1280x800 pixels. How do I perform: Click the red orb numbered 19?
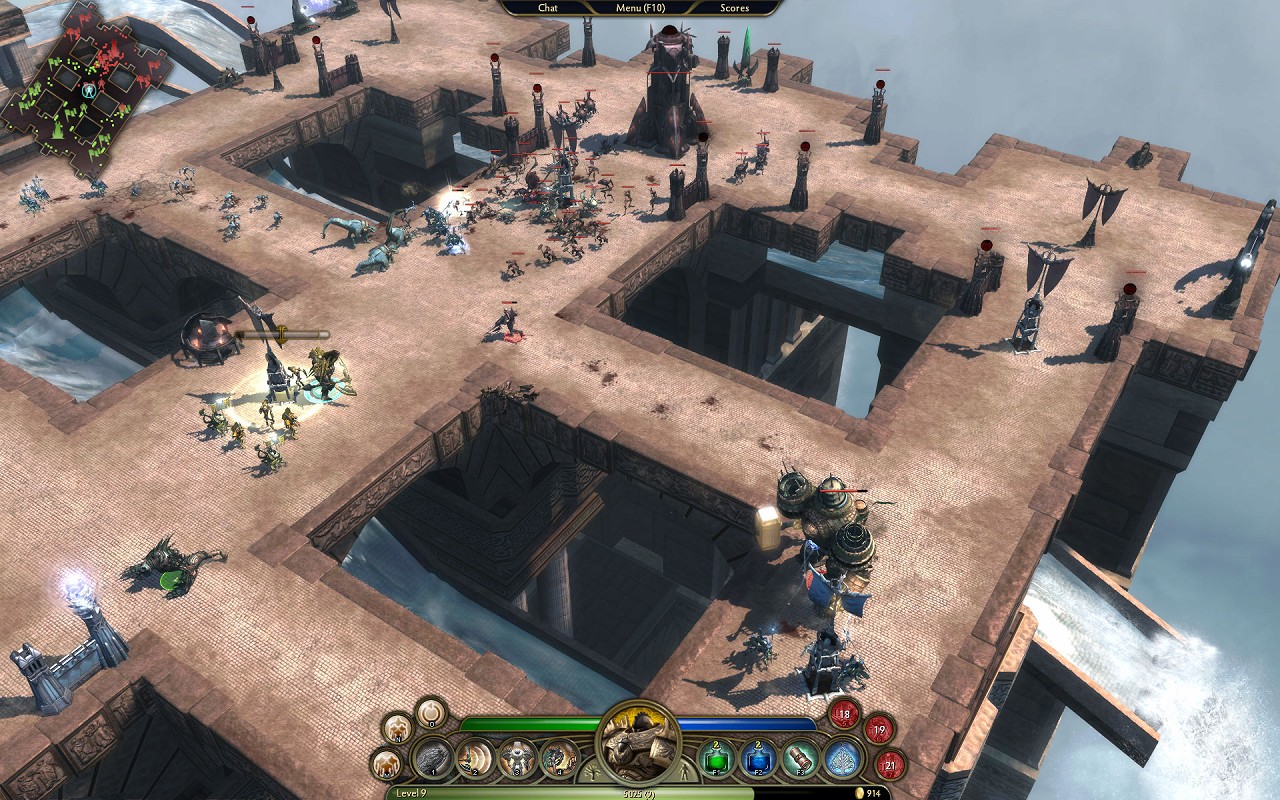pos(879,730)
